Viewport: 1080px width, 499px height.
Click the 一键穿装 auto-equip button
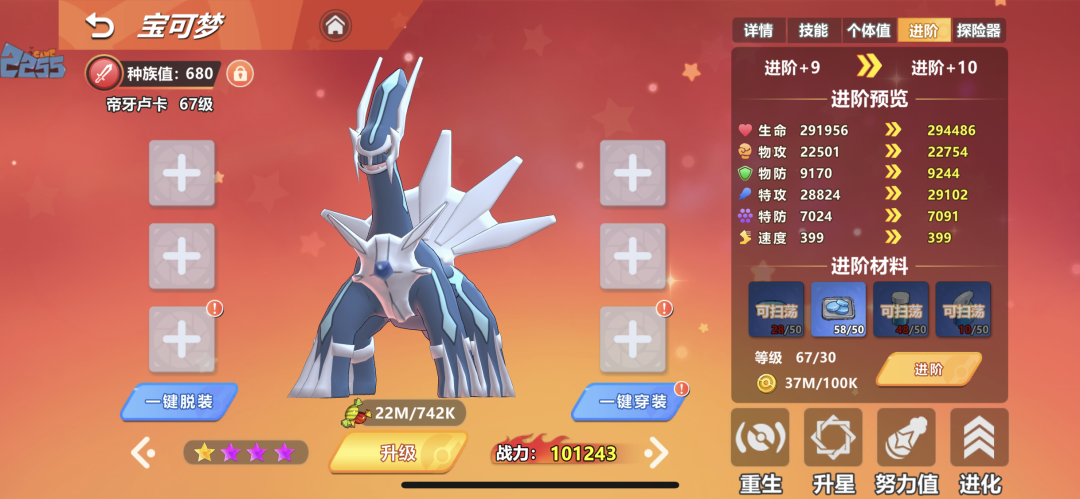pos(631,402)
